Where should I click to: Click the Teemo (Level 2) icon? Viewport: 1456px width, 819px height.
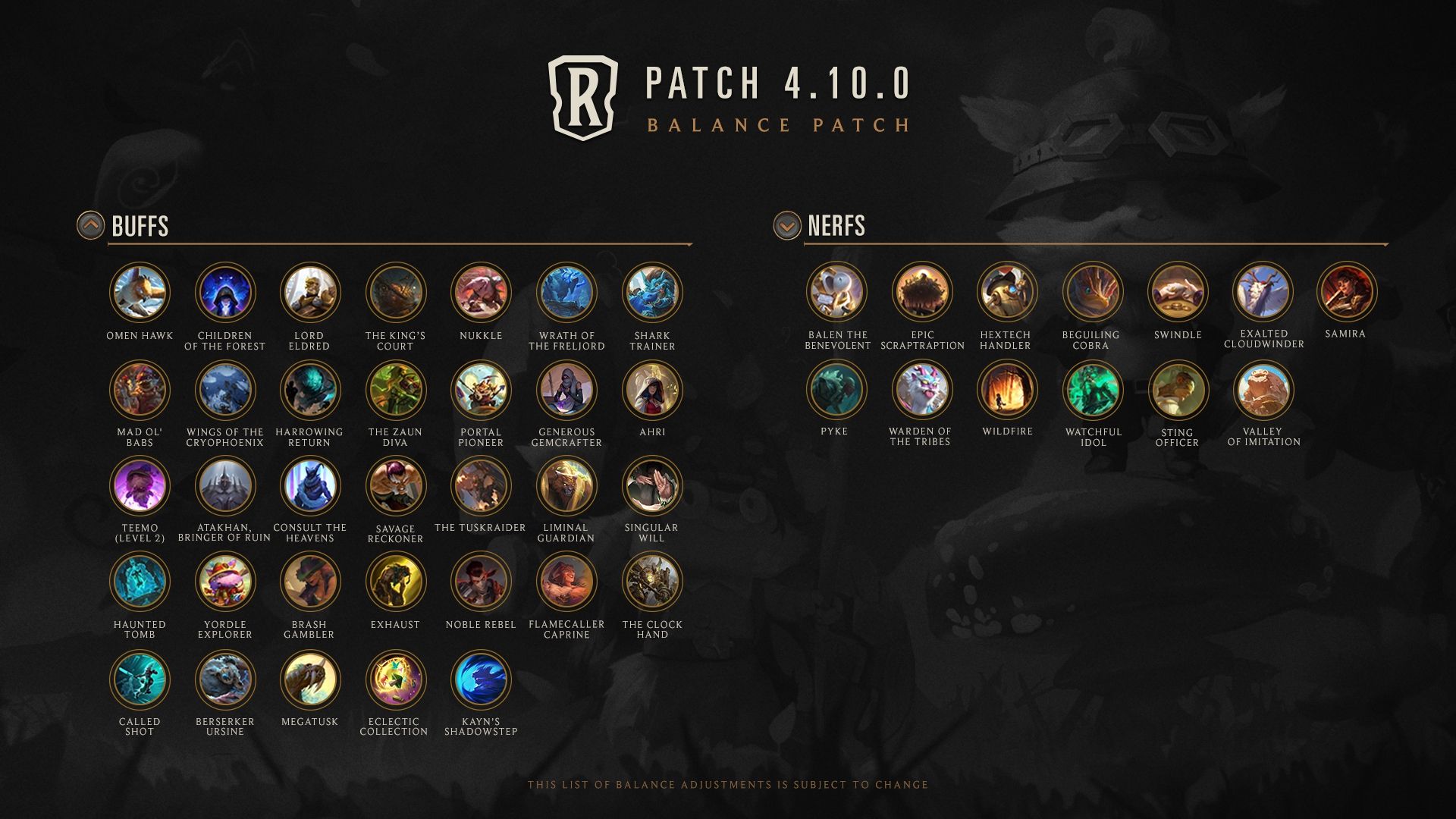(140, 486)
